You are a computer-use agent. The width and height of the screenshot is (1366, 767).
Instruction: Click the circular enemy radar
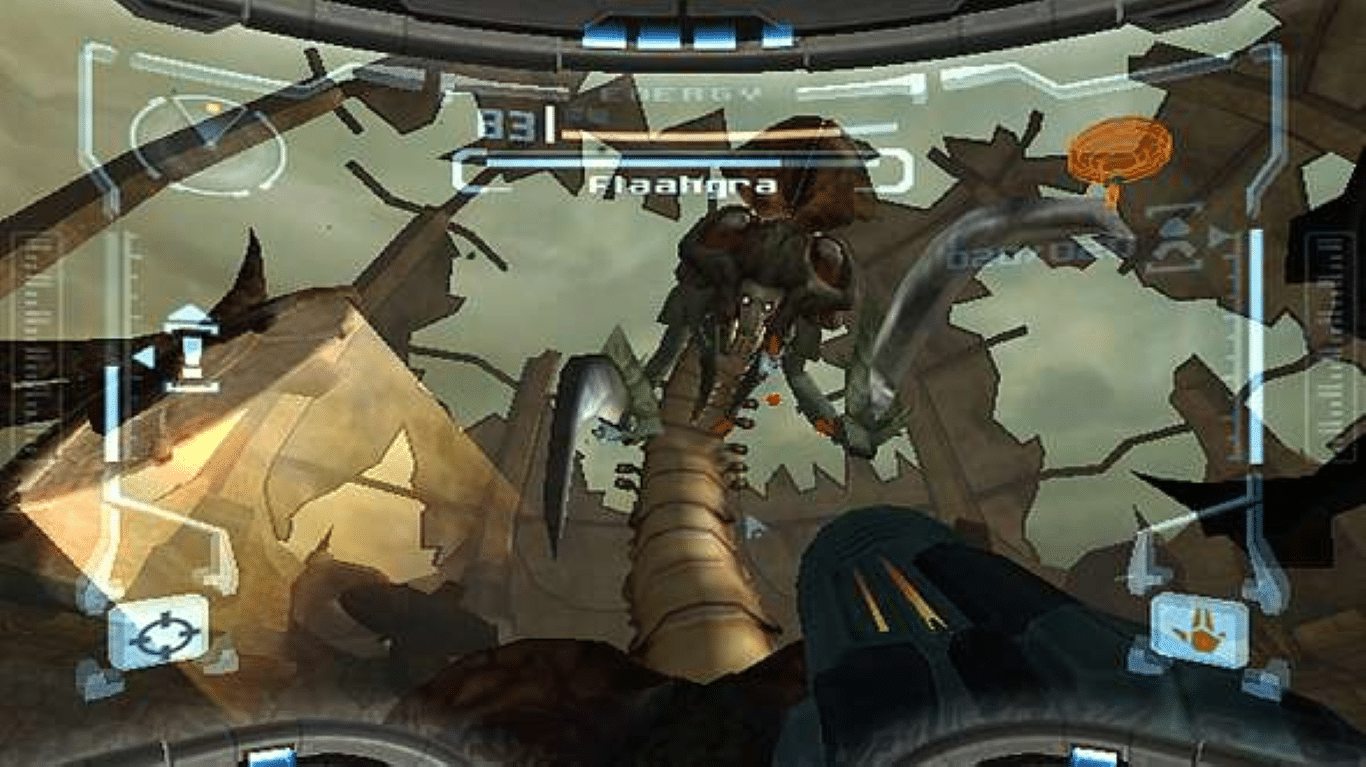(207, 144)
